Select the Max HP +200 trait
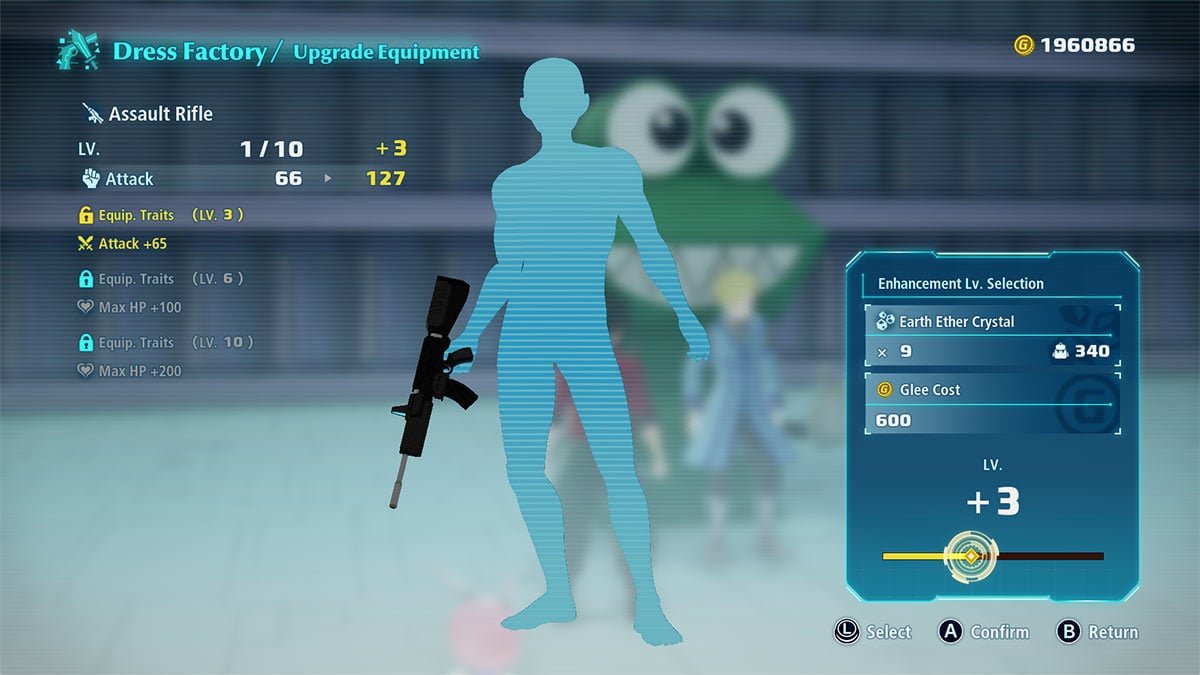 coord(139,371)
